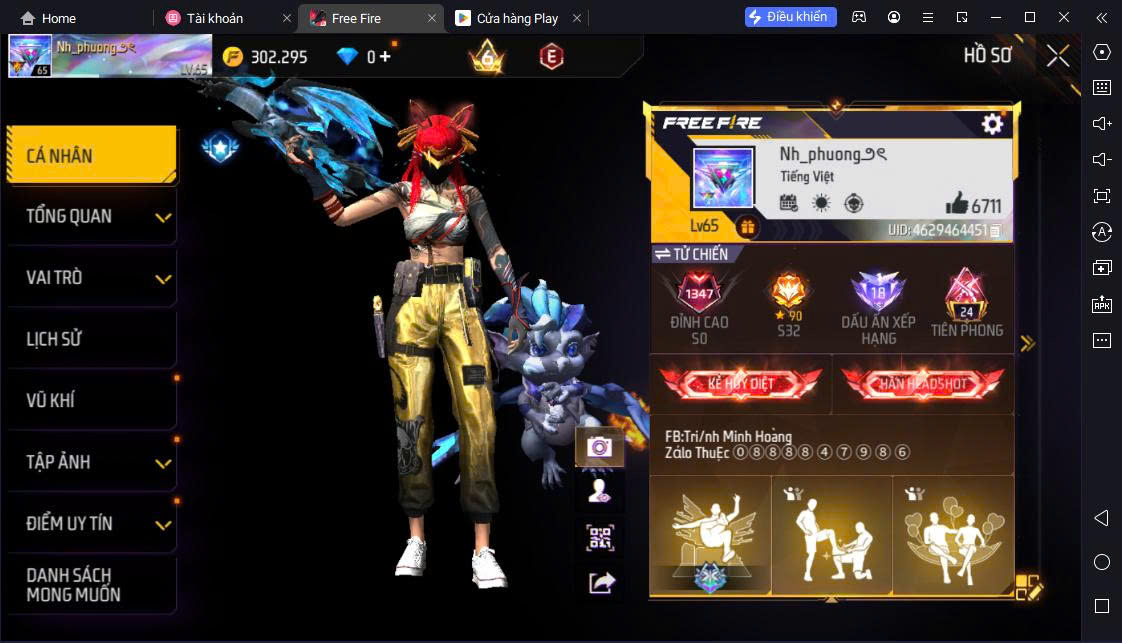Show the ĐIỂM UY TÍN section
This screenshot has height=643, width=1122.
(91, 523)
